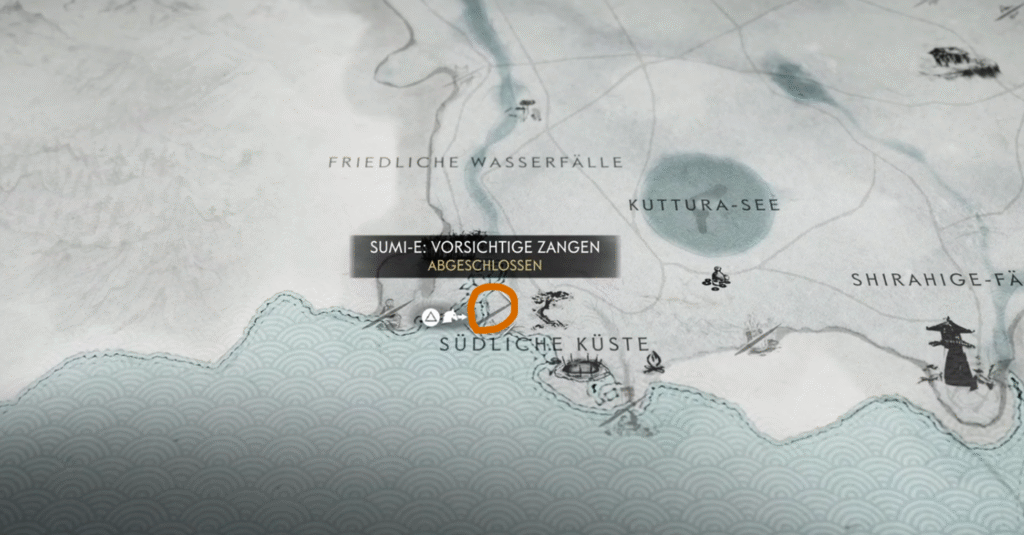Image resolution: width=1024 pixels, height=535 pixels.
Task: Choose the pagoda tower map marker
Action: (951, 351)
